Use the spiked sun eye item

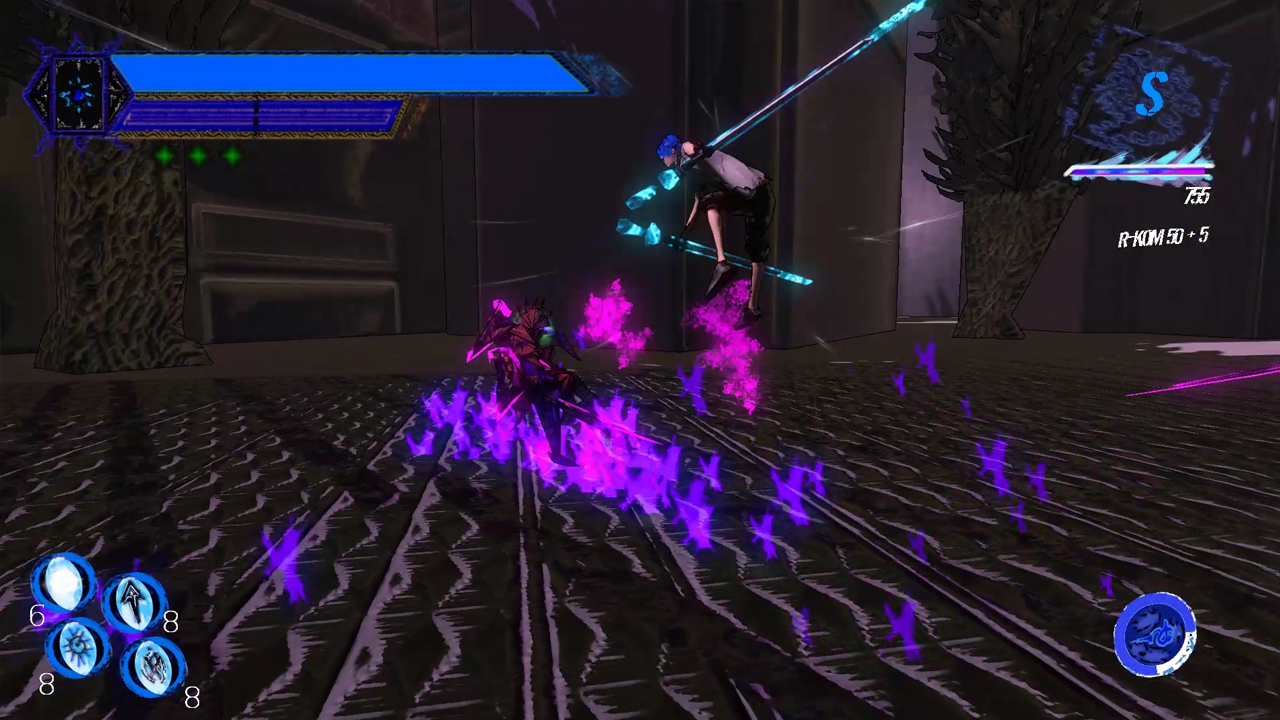[76, 645]
